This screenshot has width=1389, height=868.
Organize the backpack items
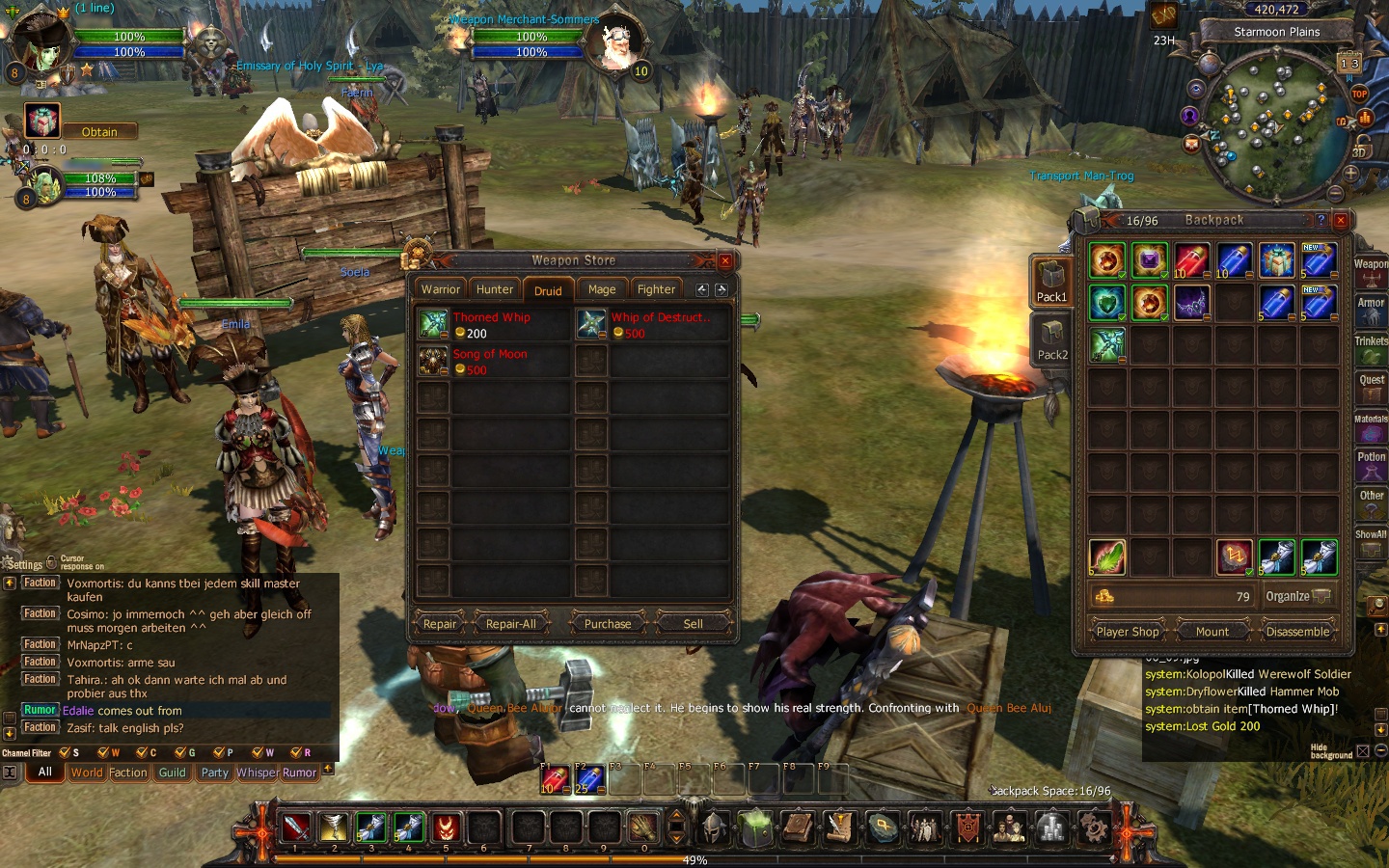tap(1297, 596)
